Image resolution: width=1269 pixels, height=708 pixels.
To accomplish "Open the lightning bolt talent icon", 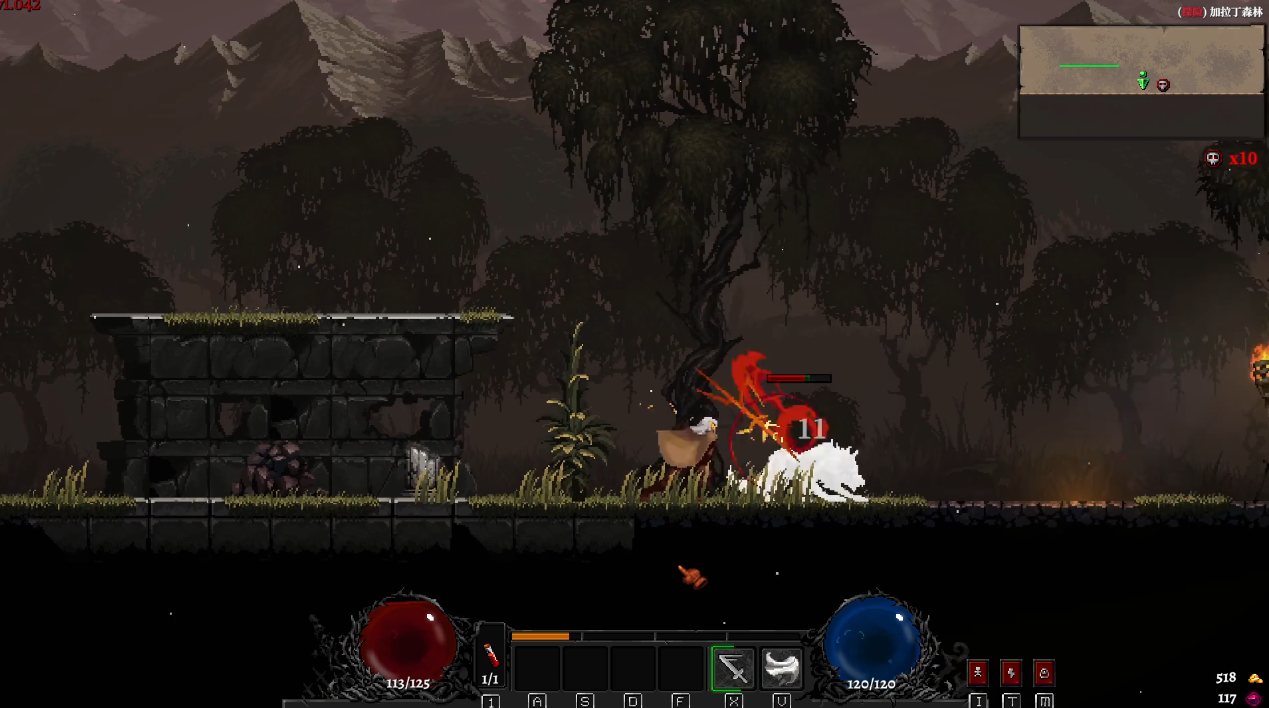I will click(1011, 672).
